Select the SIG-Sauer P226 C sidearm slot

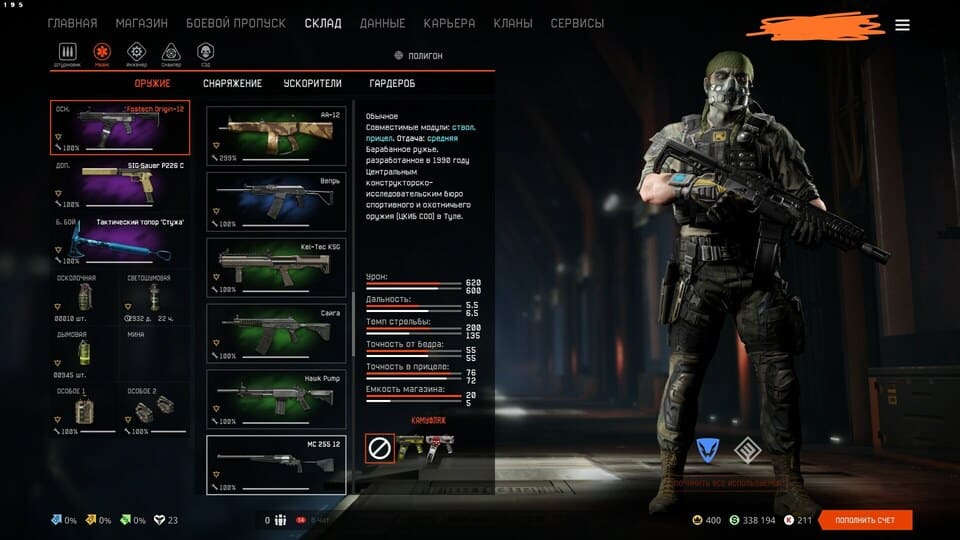pos(119,183)
